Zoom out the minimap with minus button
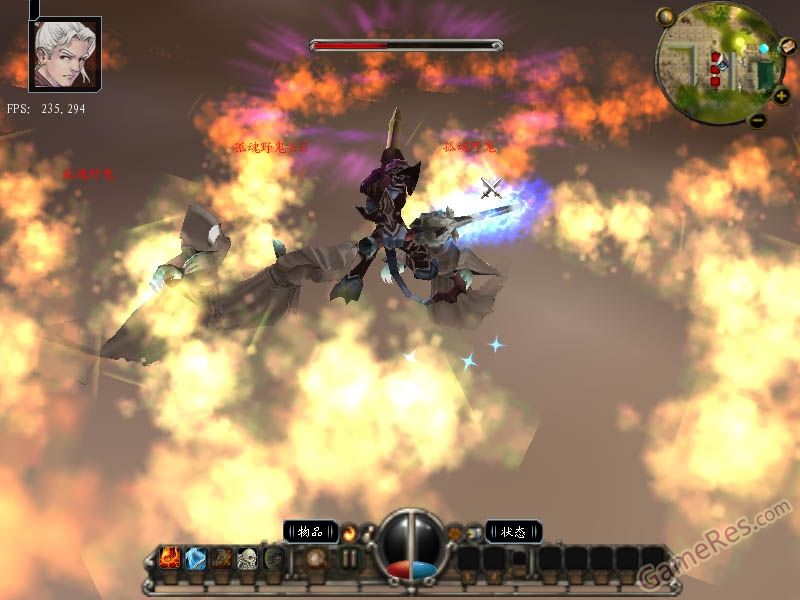800x600 pixels. pyautogui.click(x=757, y=121)
